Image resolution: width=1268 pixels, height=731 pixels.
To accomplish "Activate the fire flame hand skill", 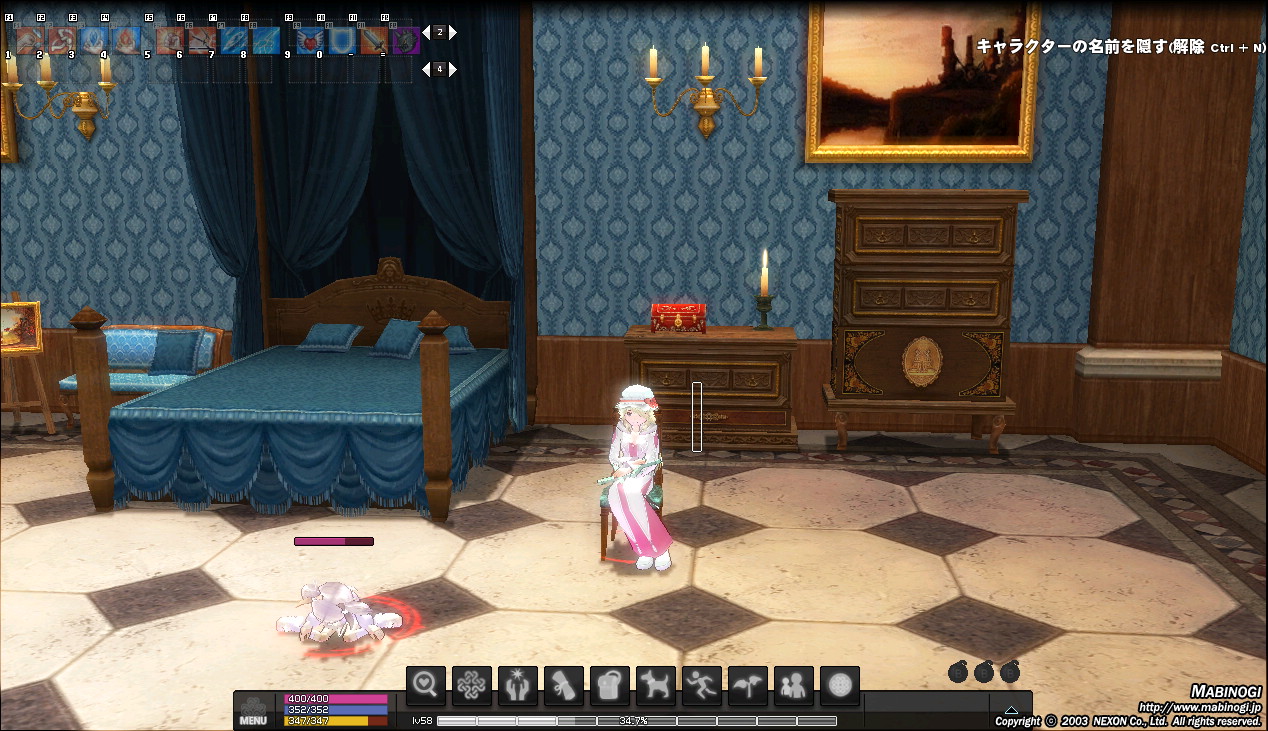I will coord(126,40).
